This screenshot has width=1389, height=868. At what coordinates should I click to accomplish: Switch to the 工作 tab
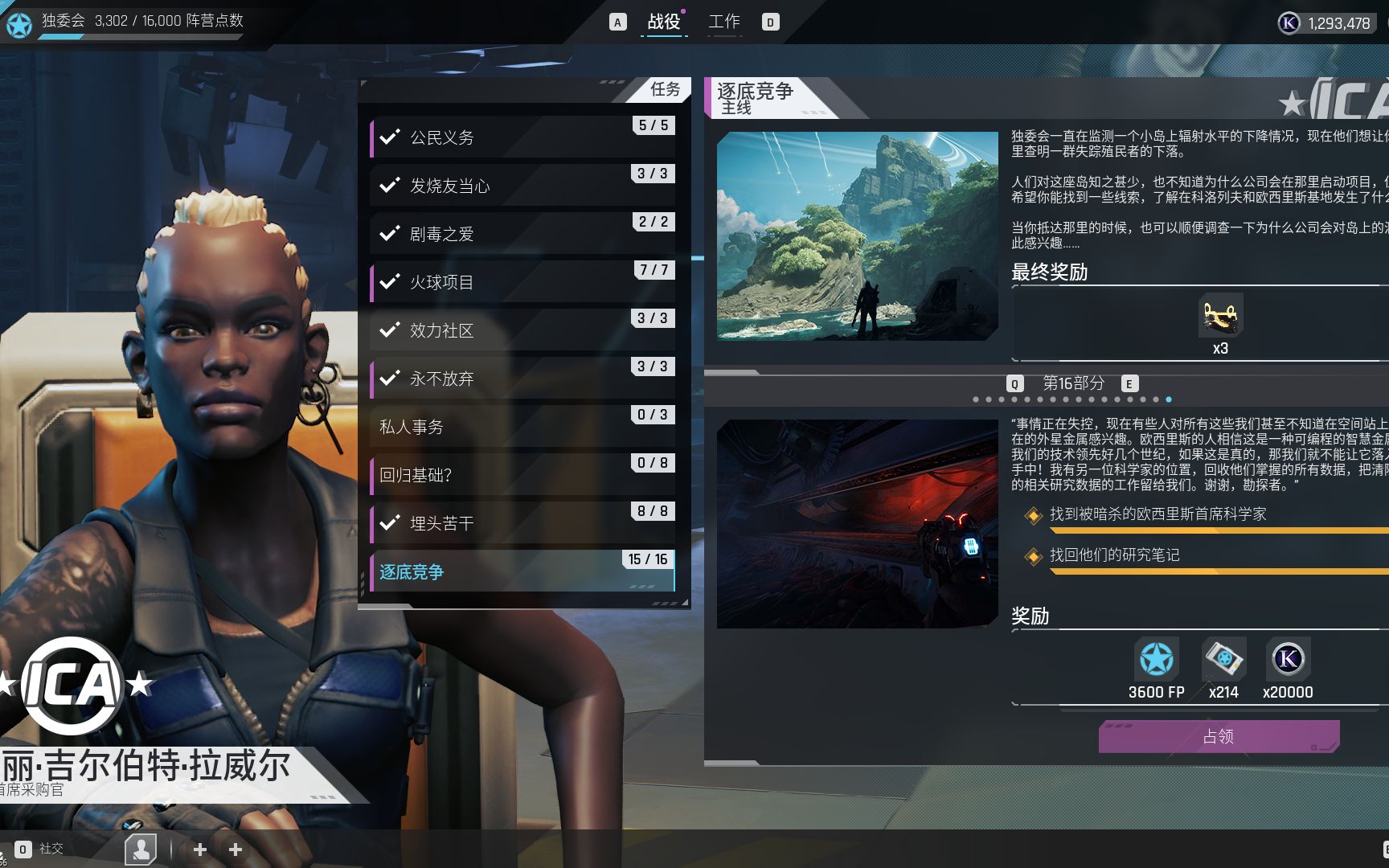724,22
